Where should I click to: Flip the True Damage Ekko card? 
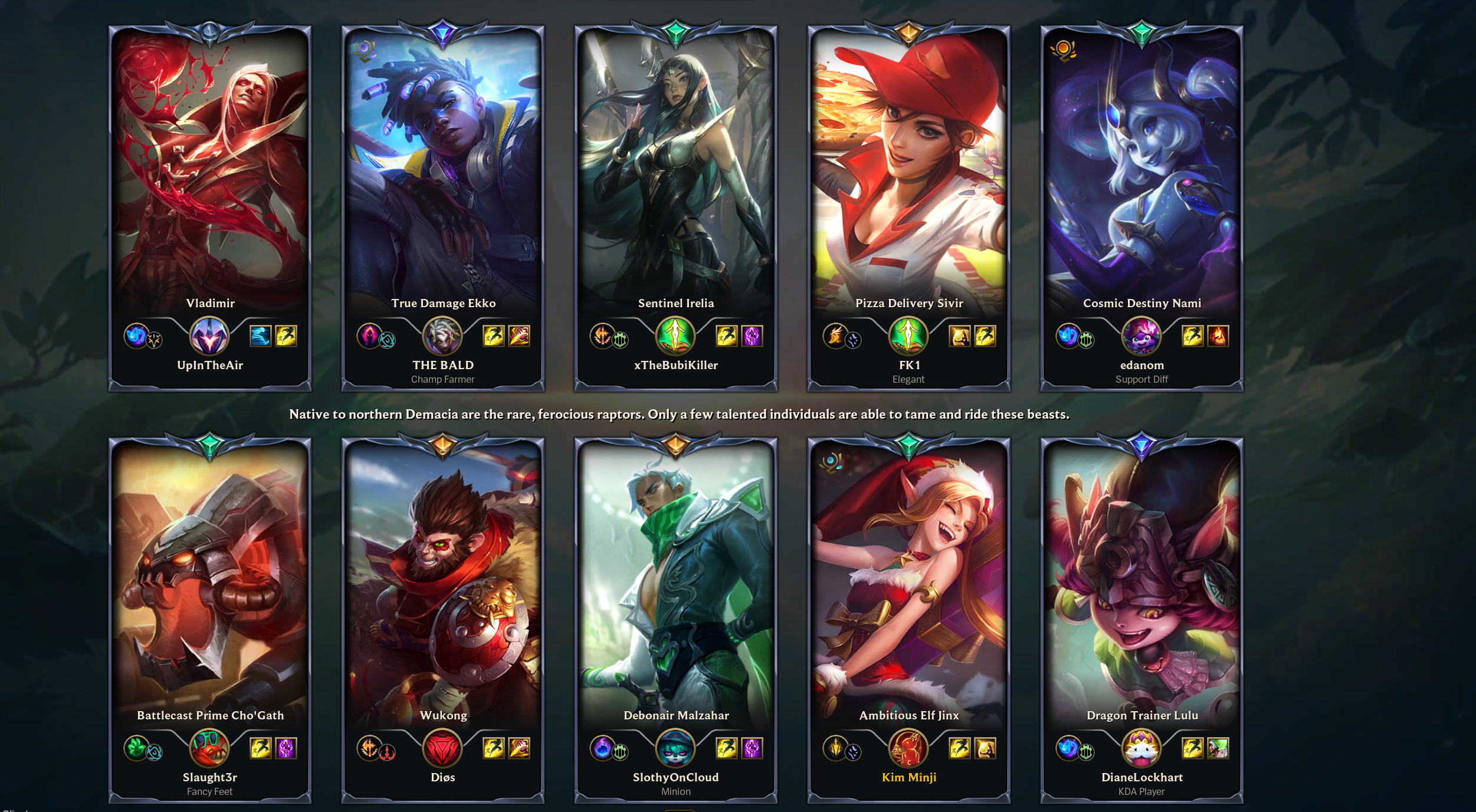(x=442, y=177)
